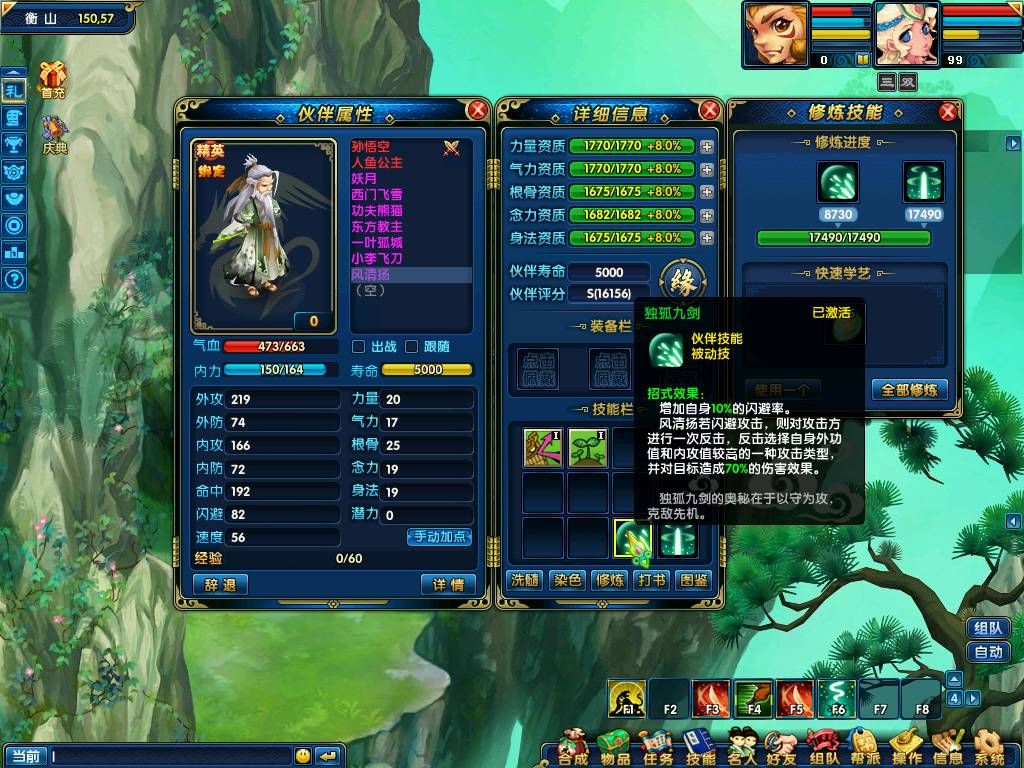This screenshot has height=768, width=1024.
Task: Click the 全部修炼 button
Action: [x=910, y=390]
